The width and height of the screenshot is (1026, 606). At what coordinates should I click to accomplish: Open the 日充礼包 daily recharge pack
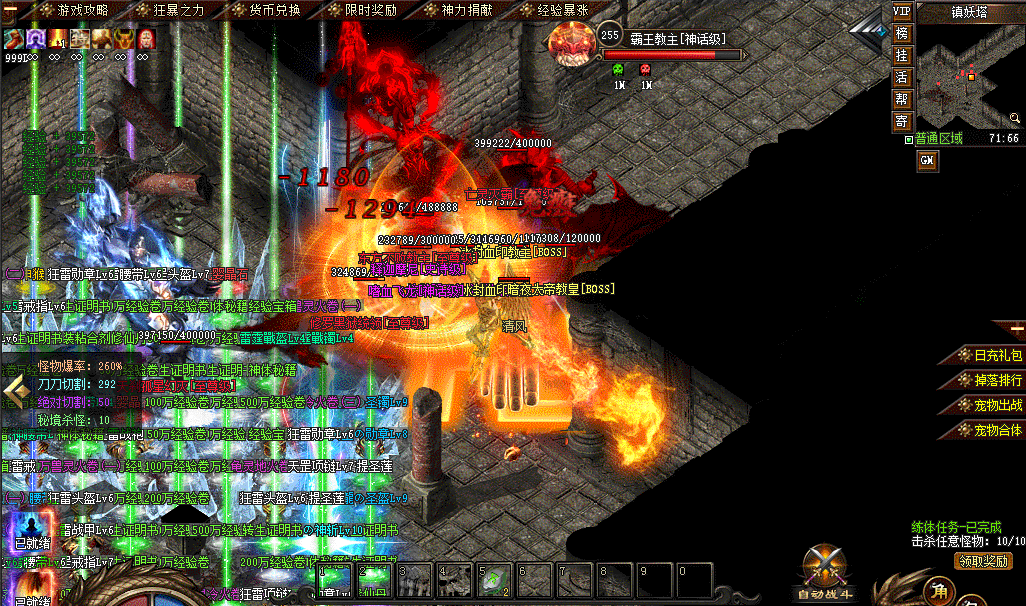[989, 355]
